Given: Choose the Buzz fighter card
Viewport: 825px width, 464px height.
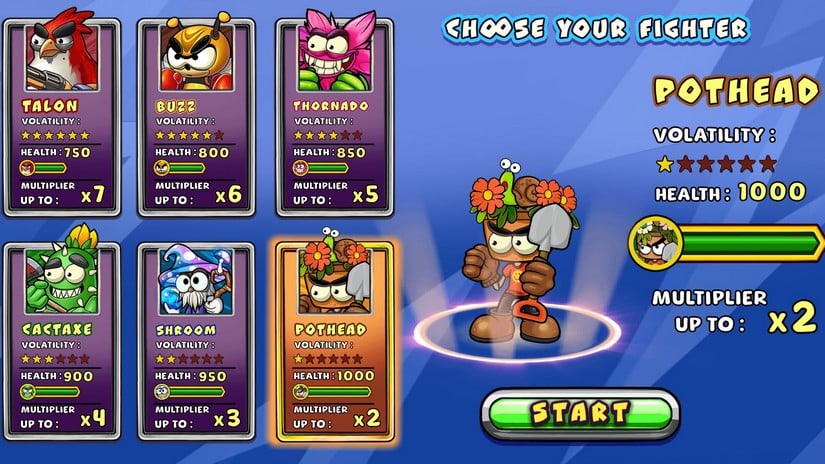Looking at the screenshot, I should (197, 115).
